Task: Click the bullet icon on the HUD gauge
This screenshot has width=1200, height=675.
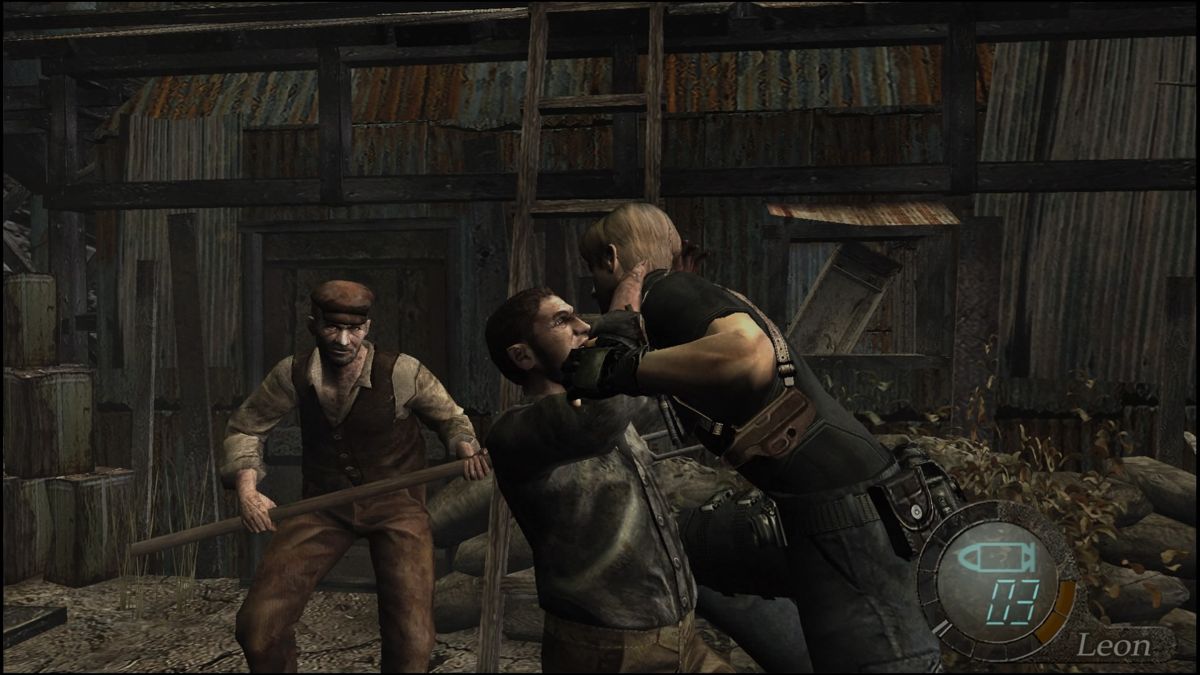Action: click(988, 558)
